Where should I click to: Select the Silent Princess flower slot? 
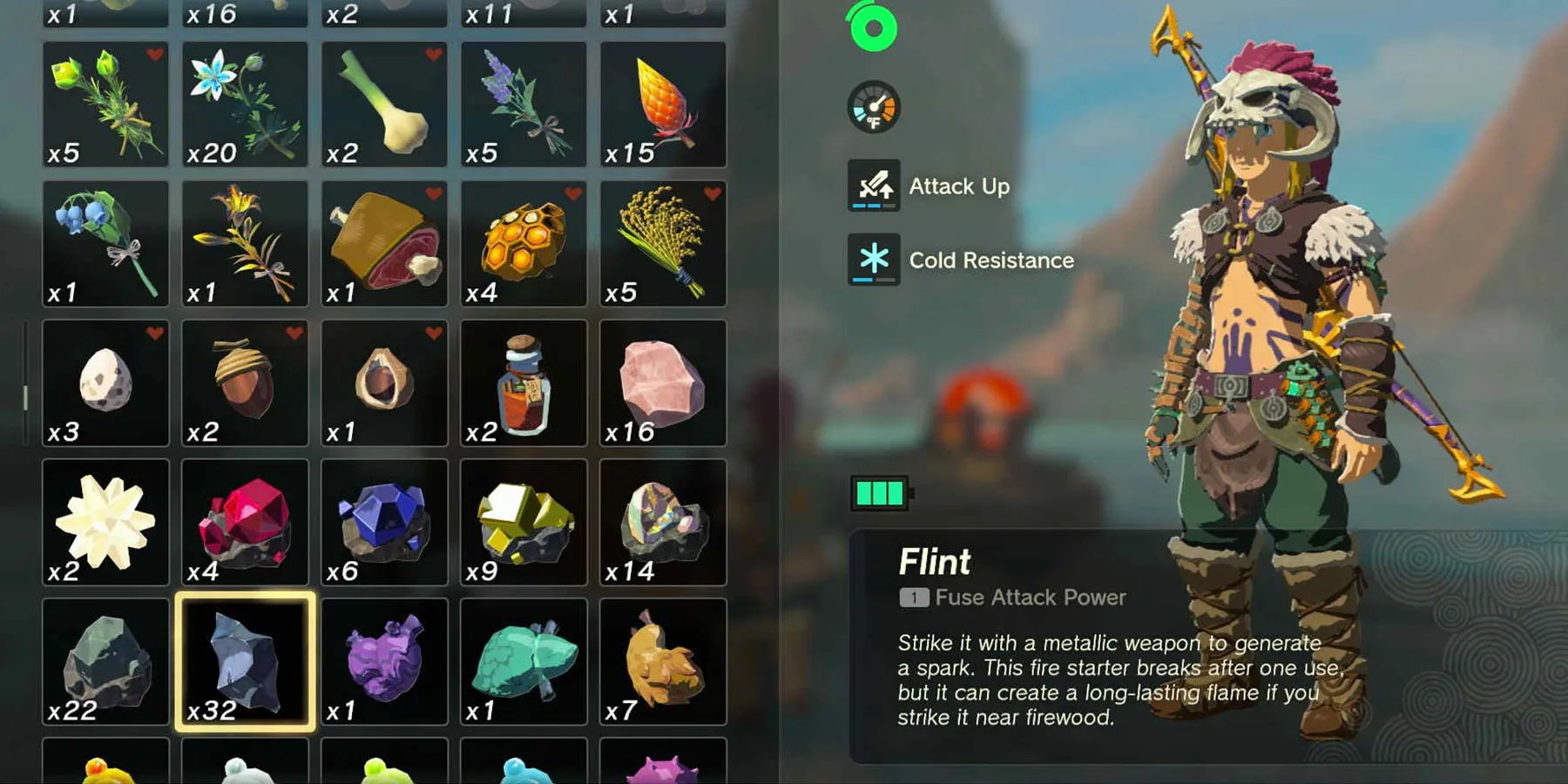[245, 105]
